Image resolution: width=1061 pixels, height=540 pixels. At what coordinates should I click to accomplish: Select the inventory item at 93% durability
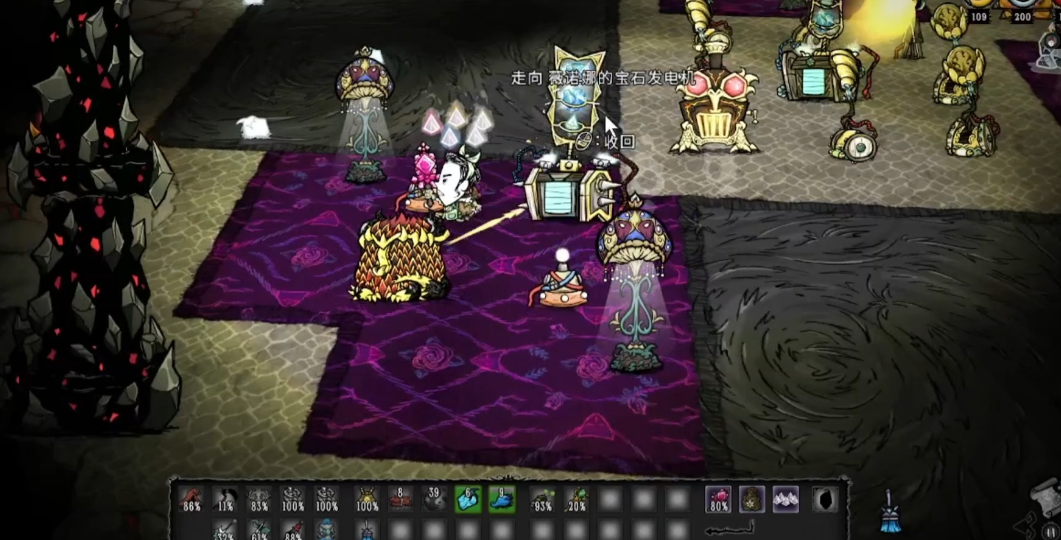(543, 498)
